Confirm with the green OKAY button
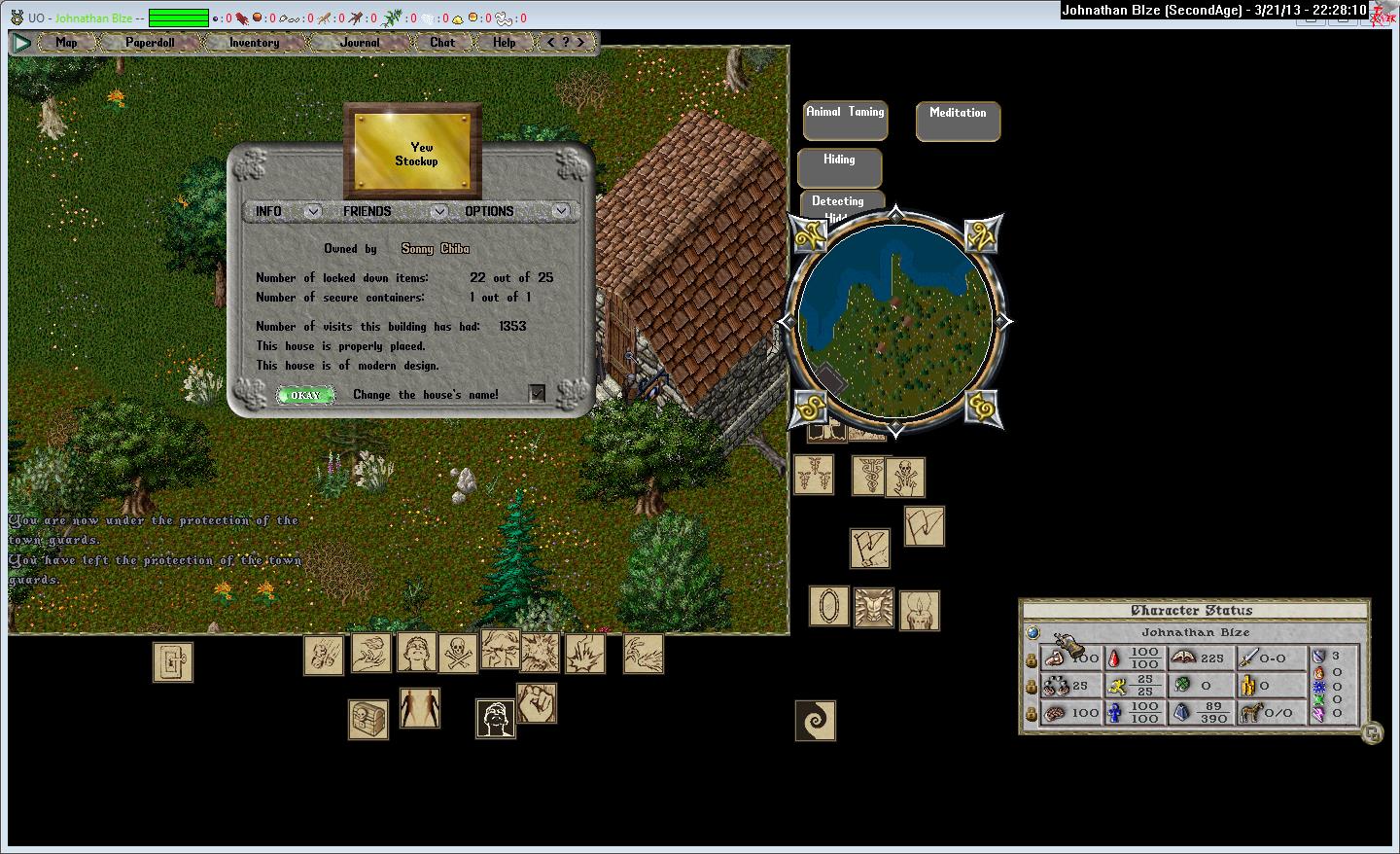The height and width of the screenshot is (854, 1400). tap(304, 395)
